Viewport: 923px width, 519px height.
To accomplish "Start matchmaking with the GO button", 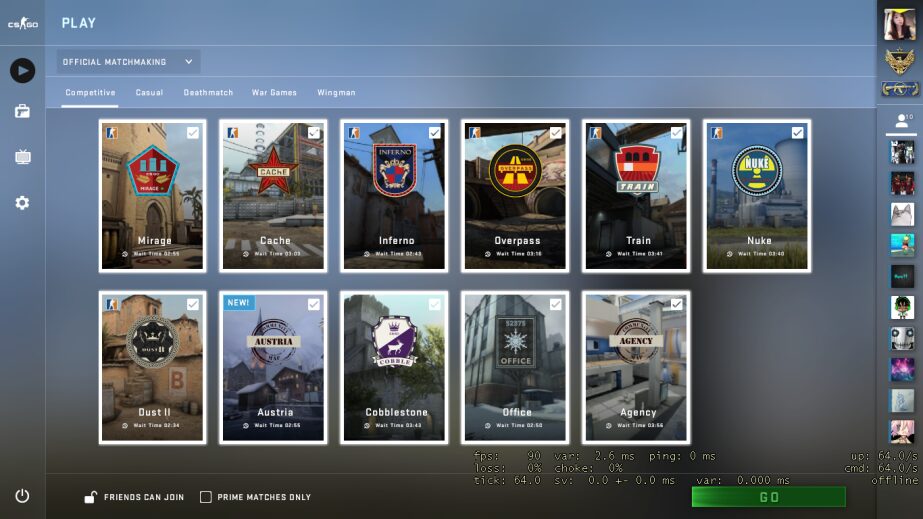I will pos(768,497).
